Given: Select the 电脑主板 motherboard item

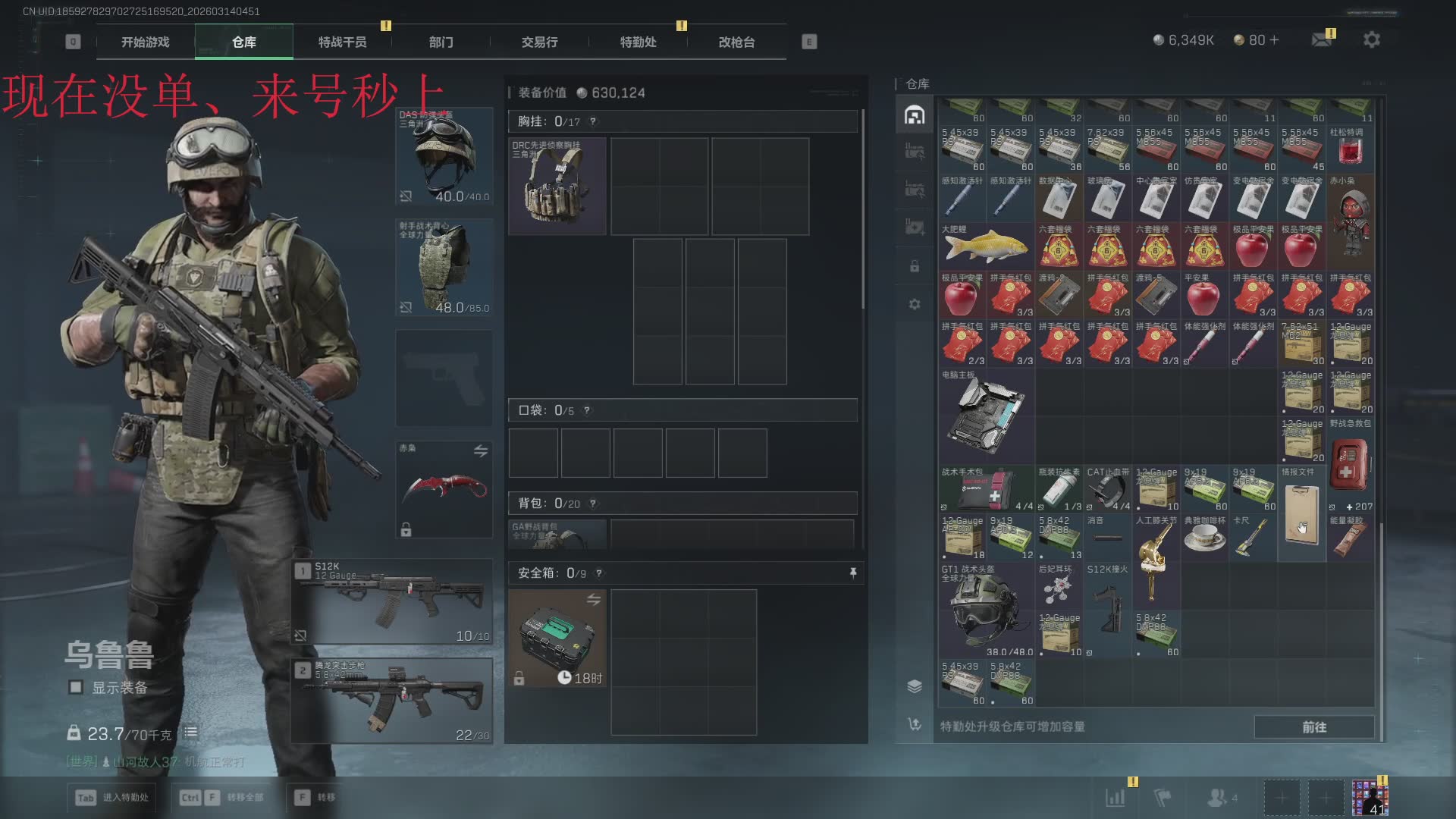Looking at the screenshot, I should tap(986, 416).
